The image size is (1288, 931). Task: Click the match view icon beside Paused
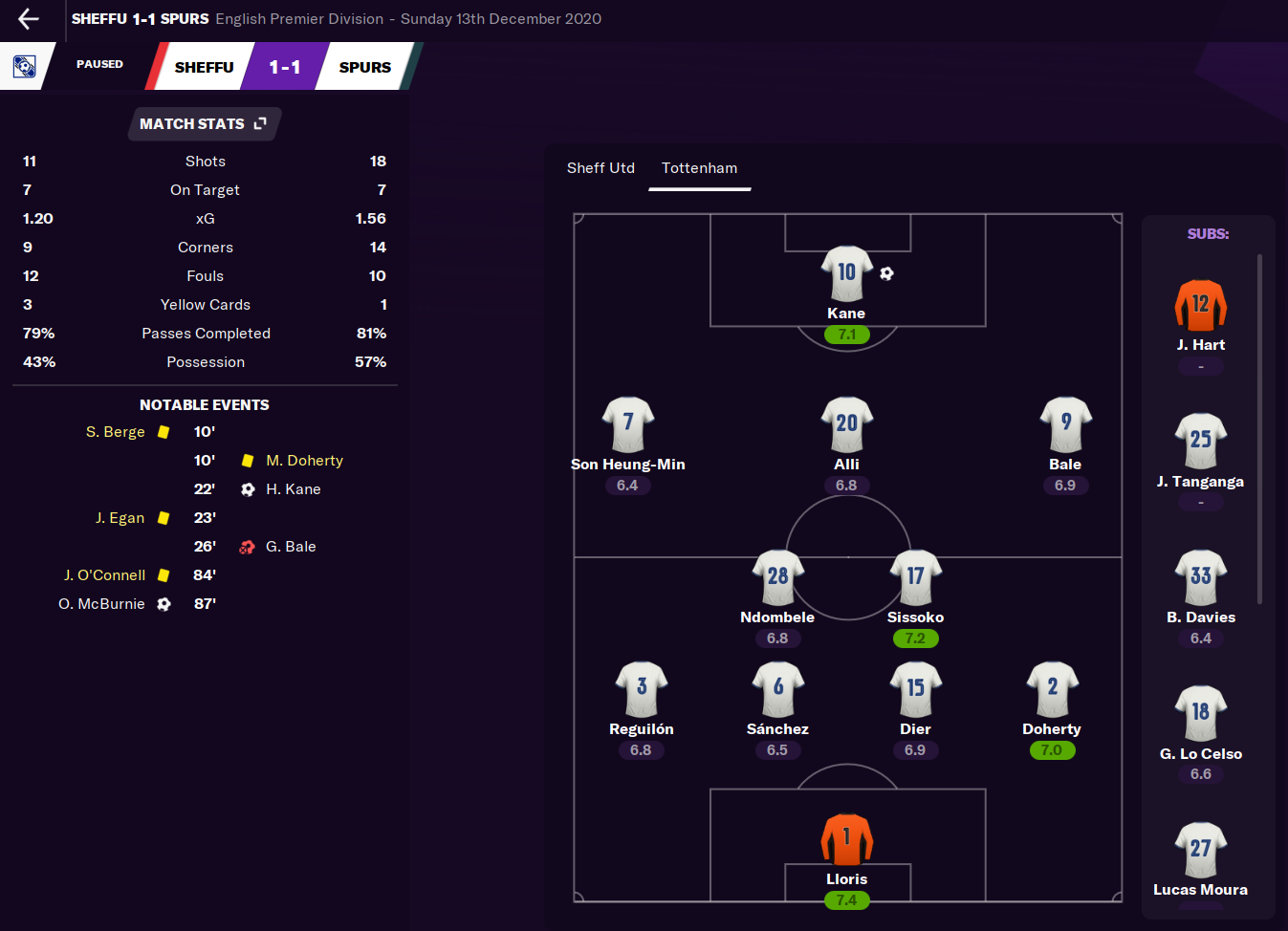24,66
